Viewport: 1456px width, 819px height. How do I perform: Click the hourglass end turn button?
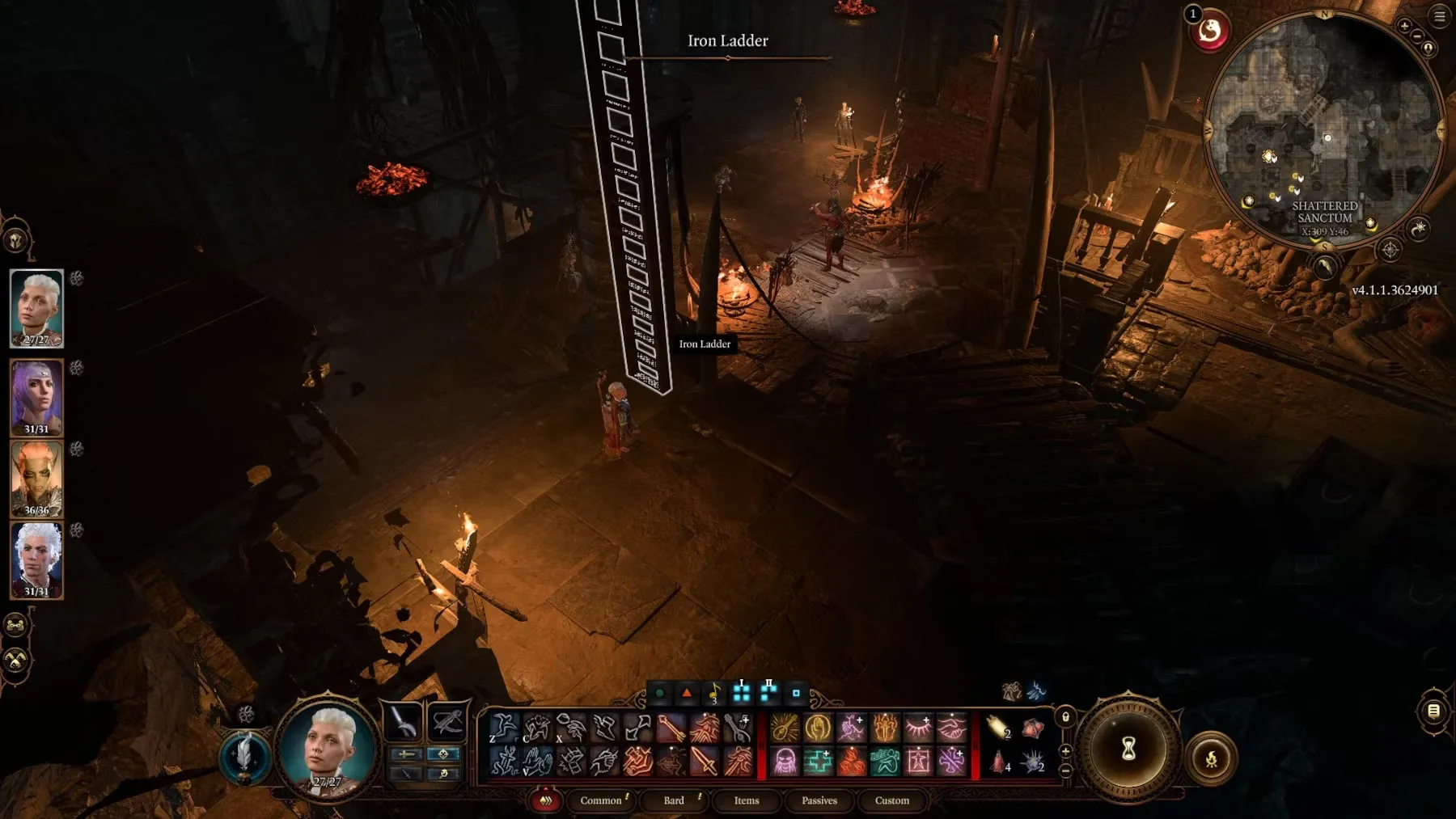(1128, 749)
